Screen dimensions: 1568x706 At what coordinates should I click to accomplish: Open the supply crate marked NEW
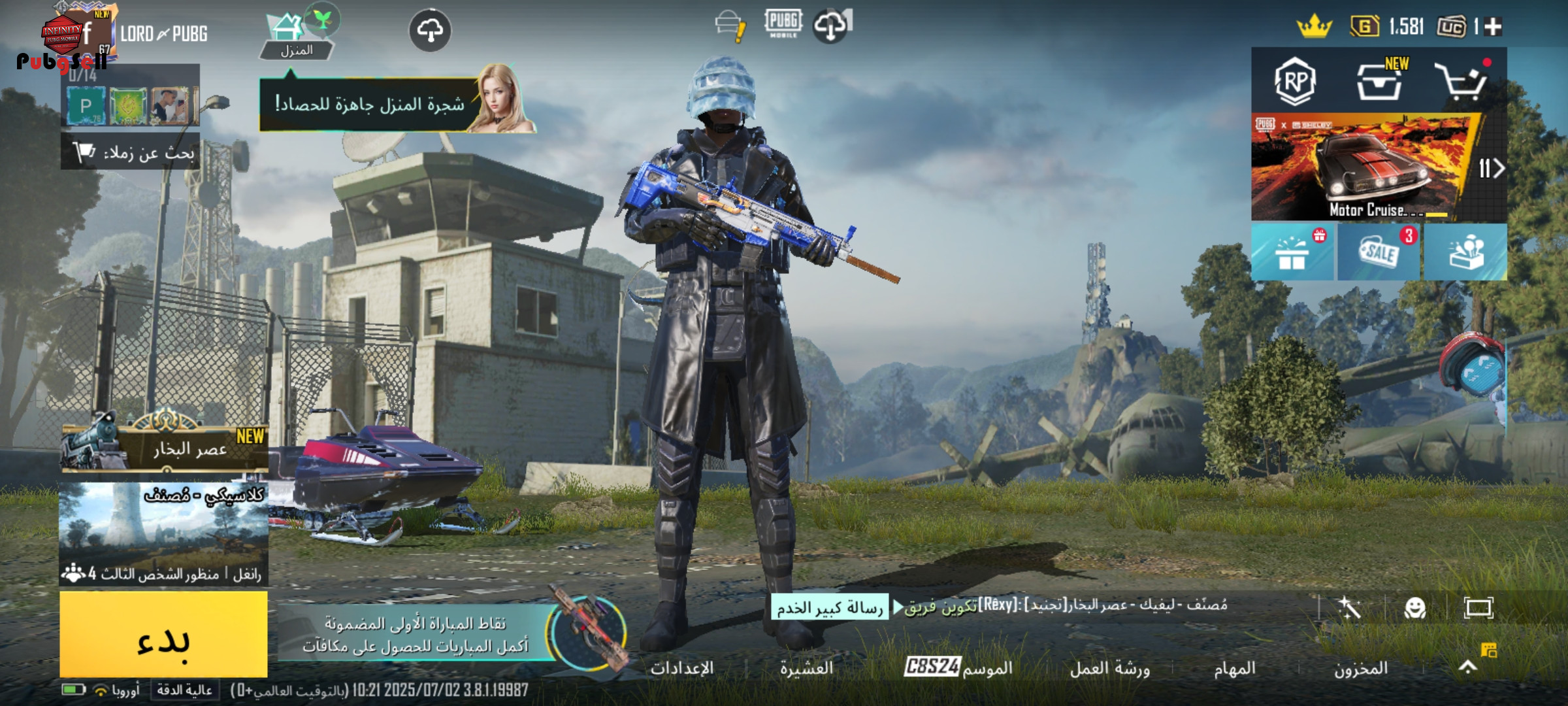[x=1379, y=82]
